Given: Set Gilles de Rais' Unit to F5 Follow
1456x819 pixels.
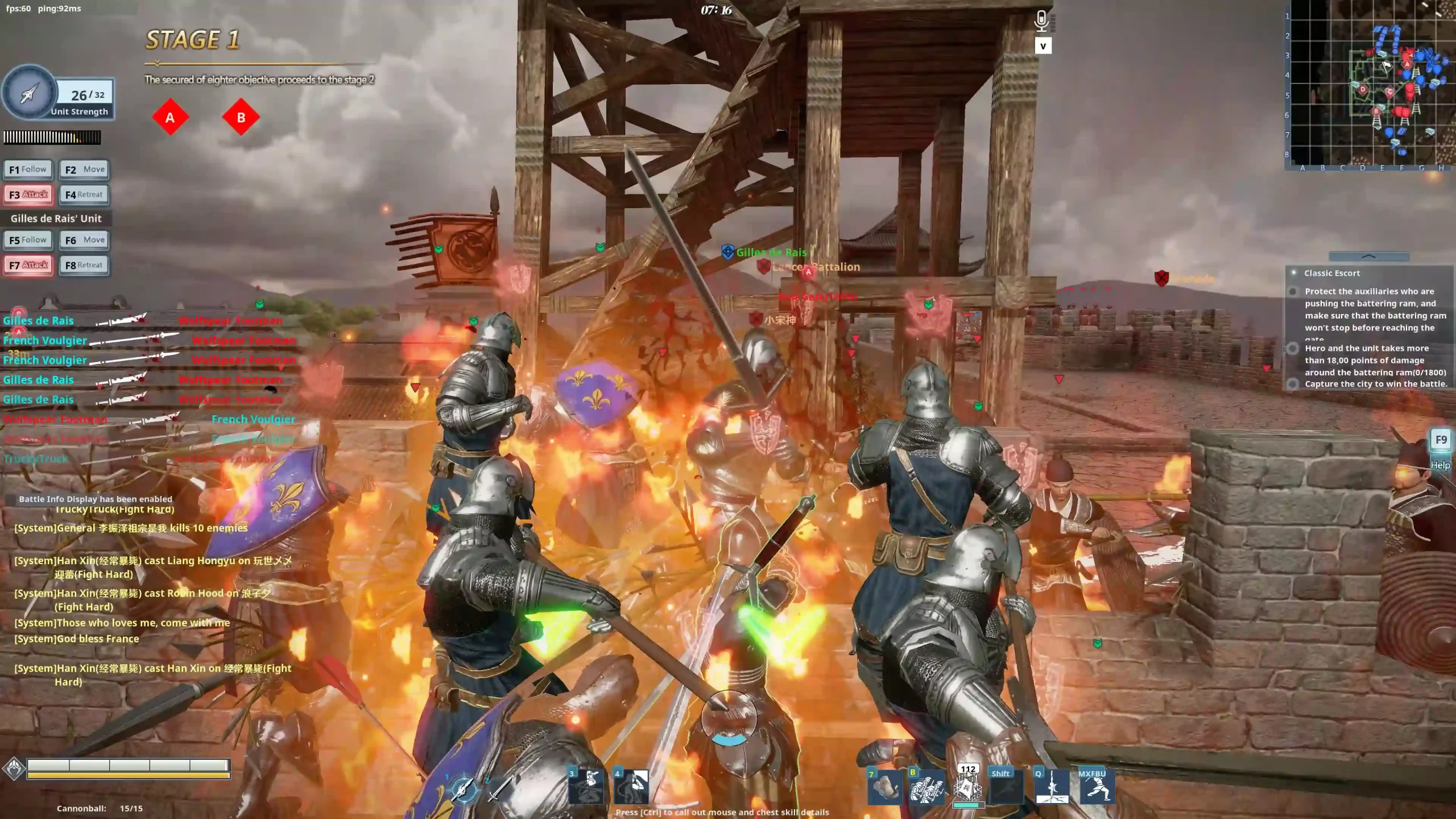Looking at the screenshot, I should click(28, 240).
